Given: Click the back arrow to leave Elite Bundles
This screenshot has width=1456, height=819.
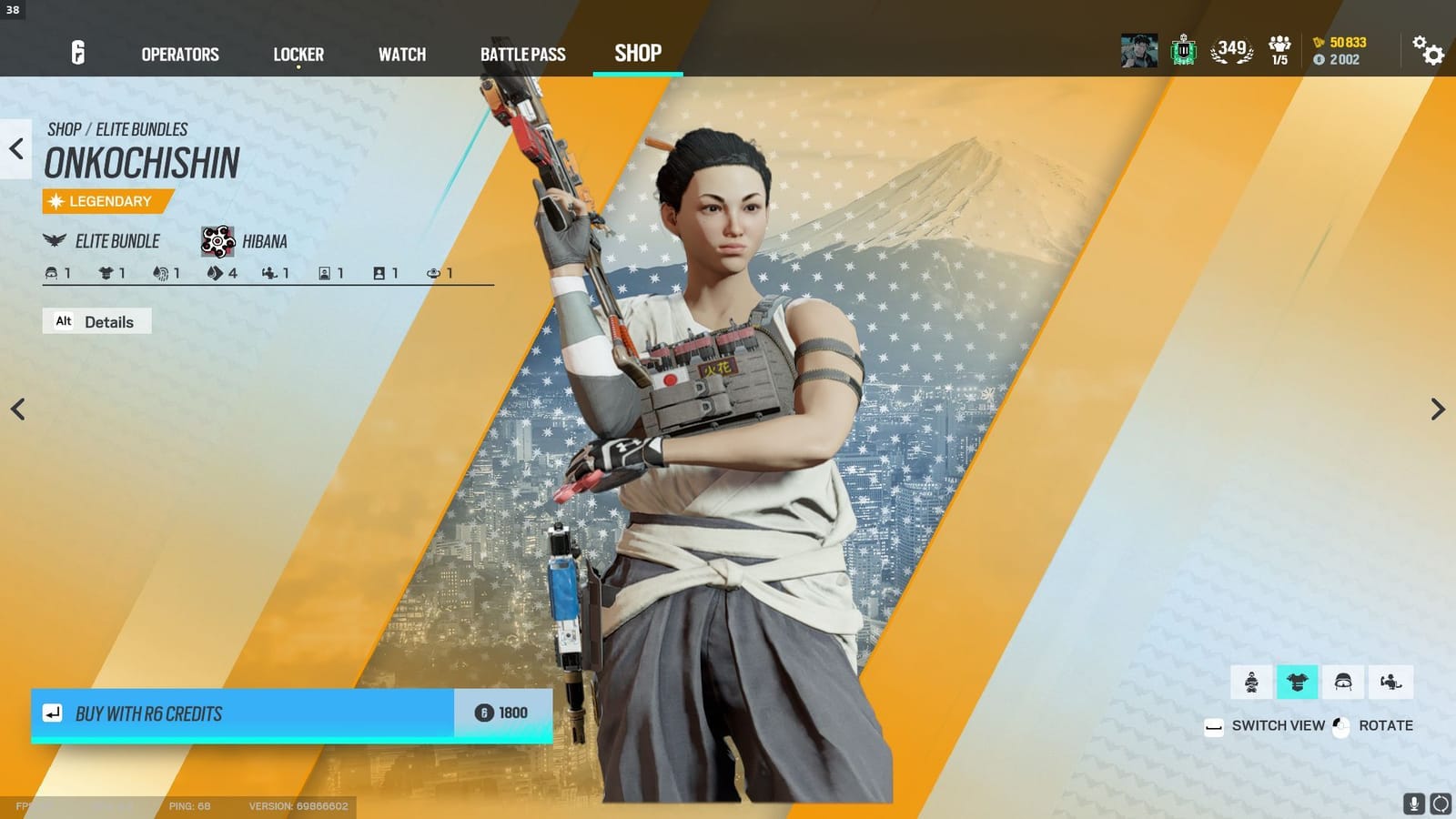Looking at the screenshot, I should click(x=14, y=150).
